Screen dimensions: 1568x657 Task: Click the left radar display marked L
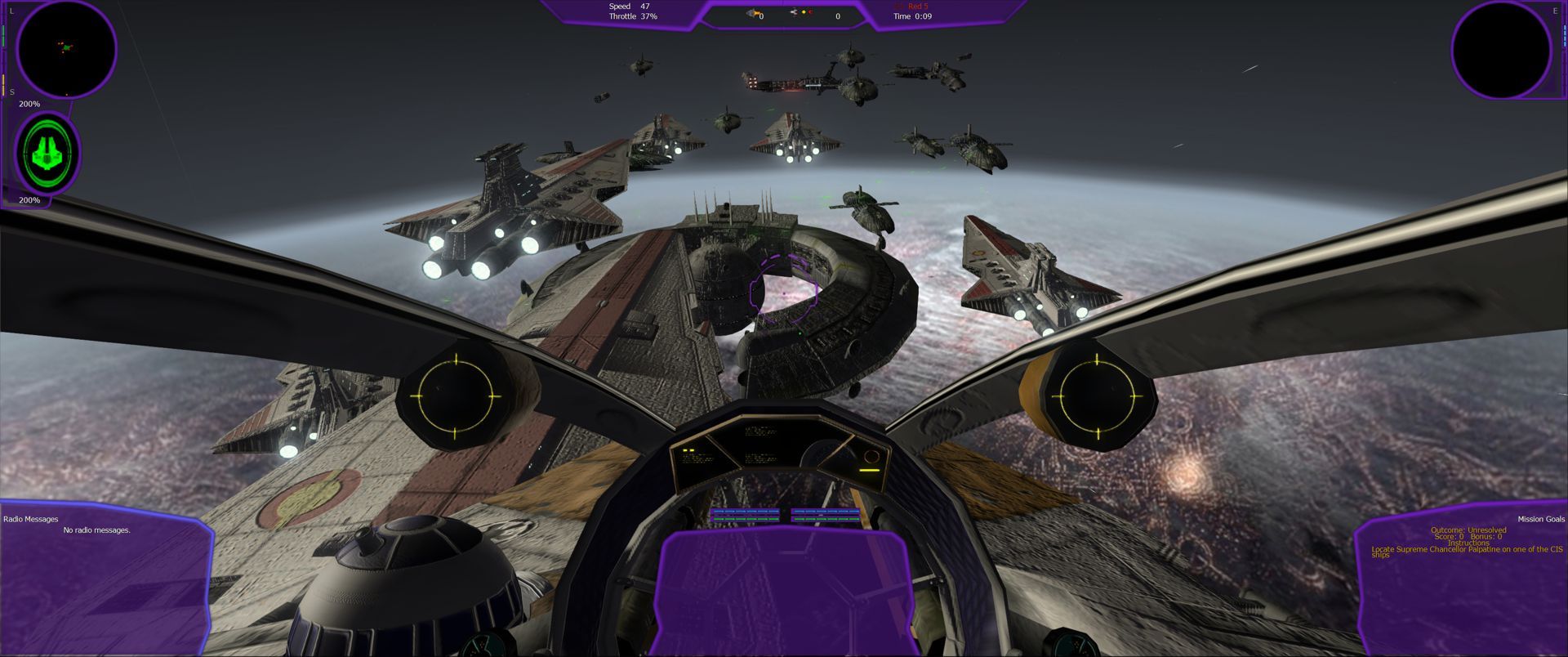point(68,49)
